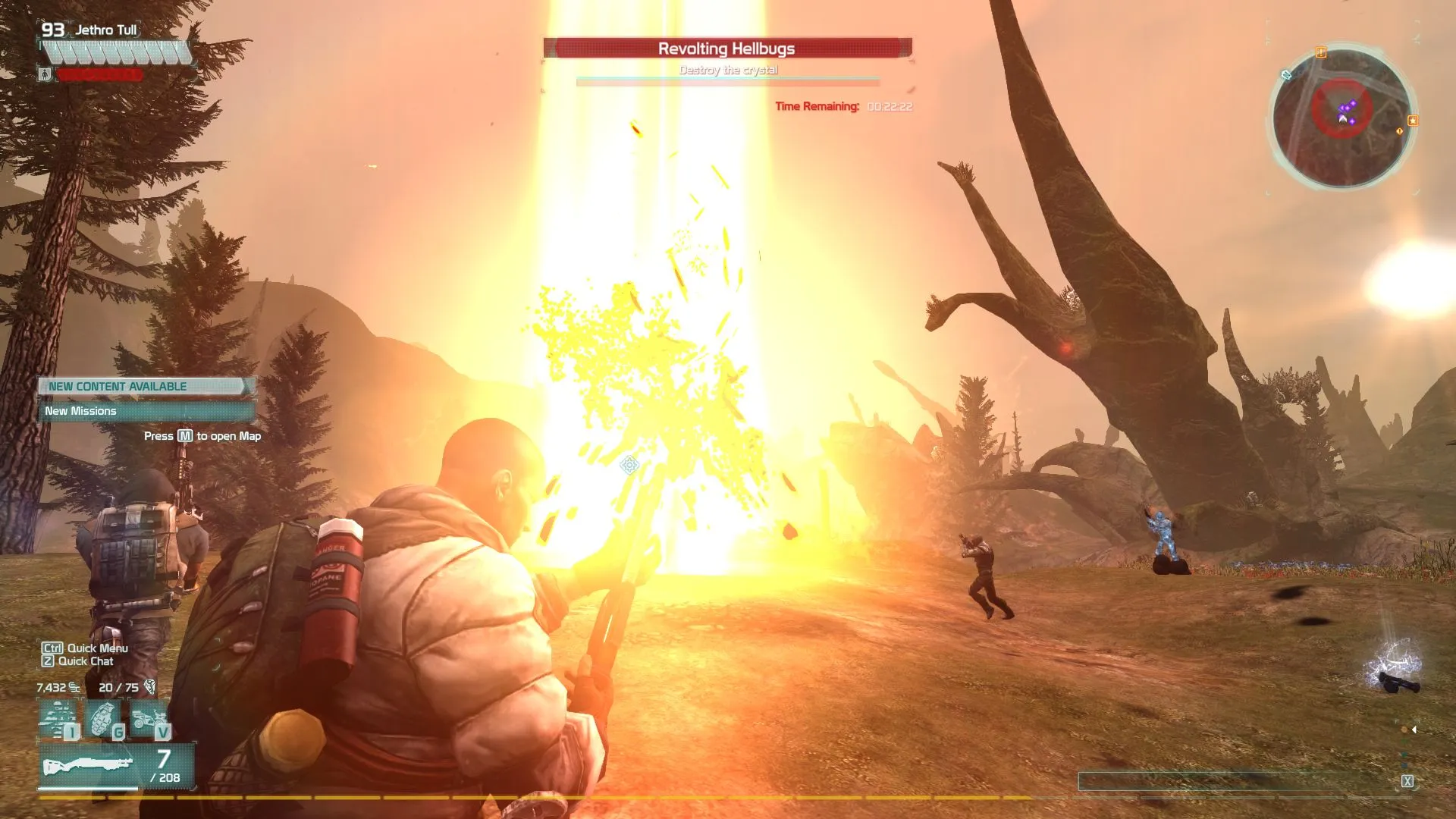Open the New Content Available banner
Screen dimensions: 1456x819
pyautogui.click(x=146, y=387)
